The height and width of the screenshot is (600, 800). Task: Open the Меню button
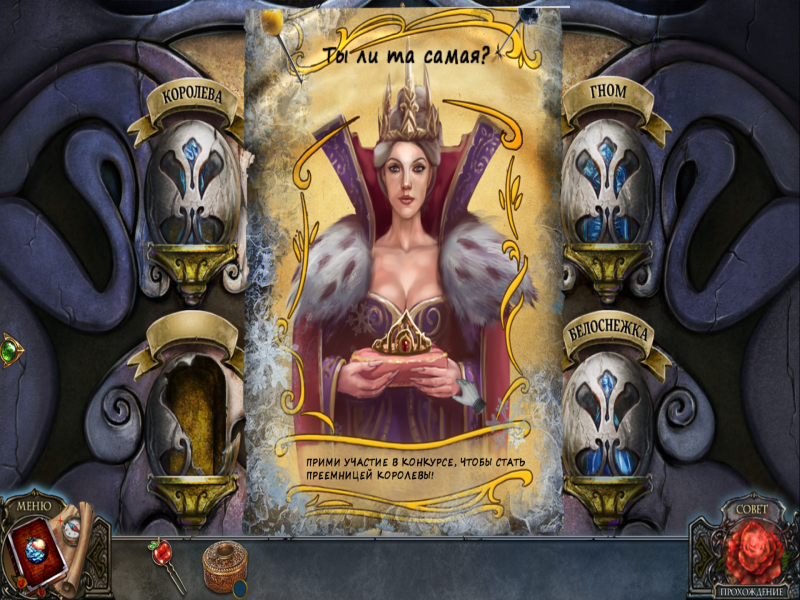click(x=33, y=505)
